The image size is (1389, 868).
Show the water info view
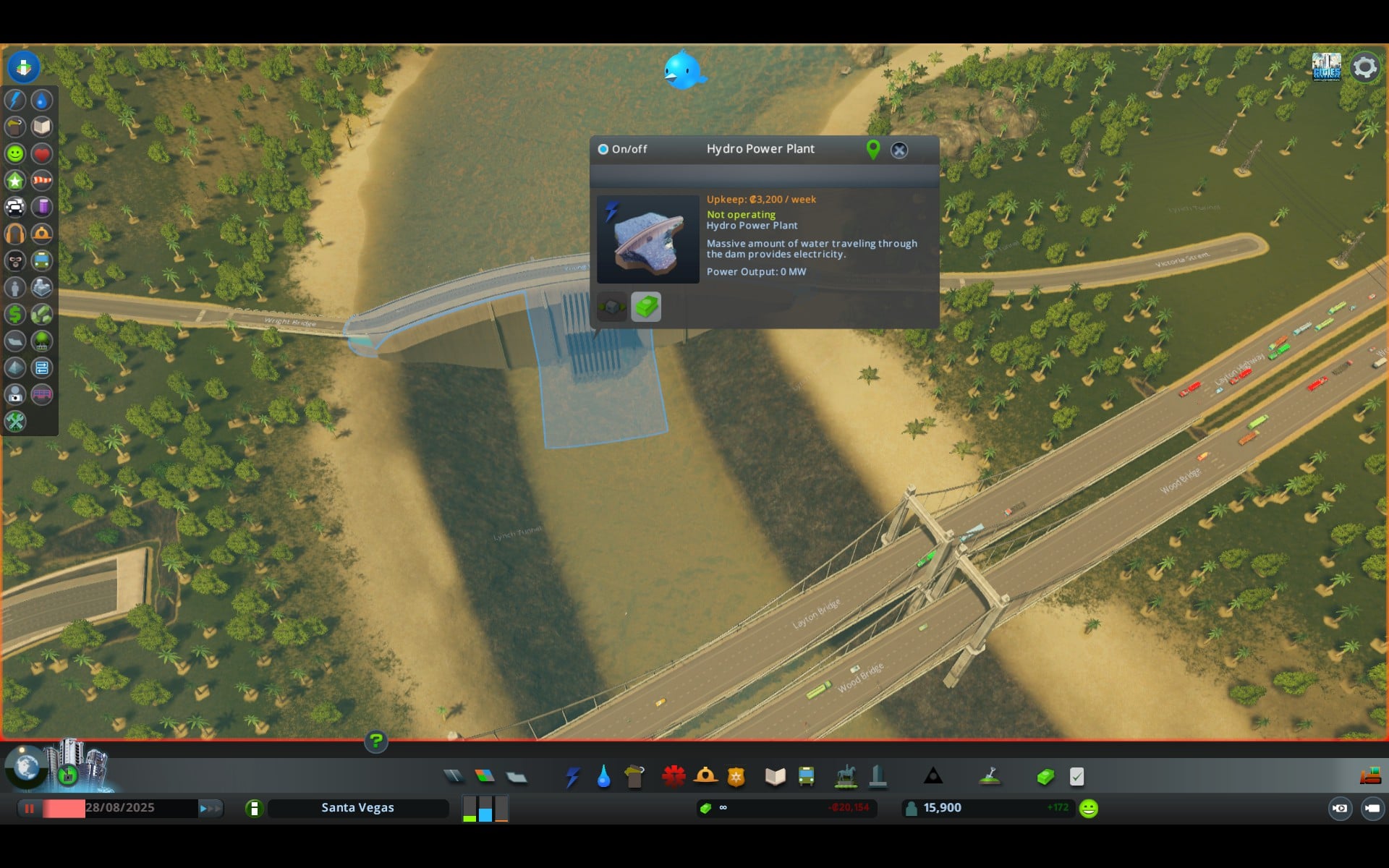[x=42, y=100]
